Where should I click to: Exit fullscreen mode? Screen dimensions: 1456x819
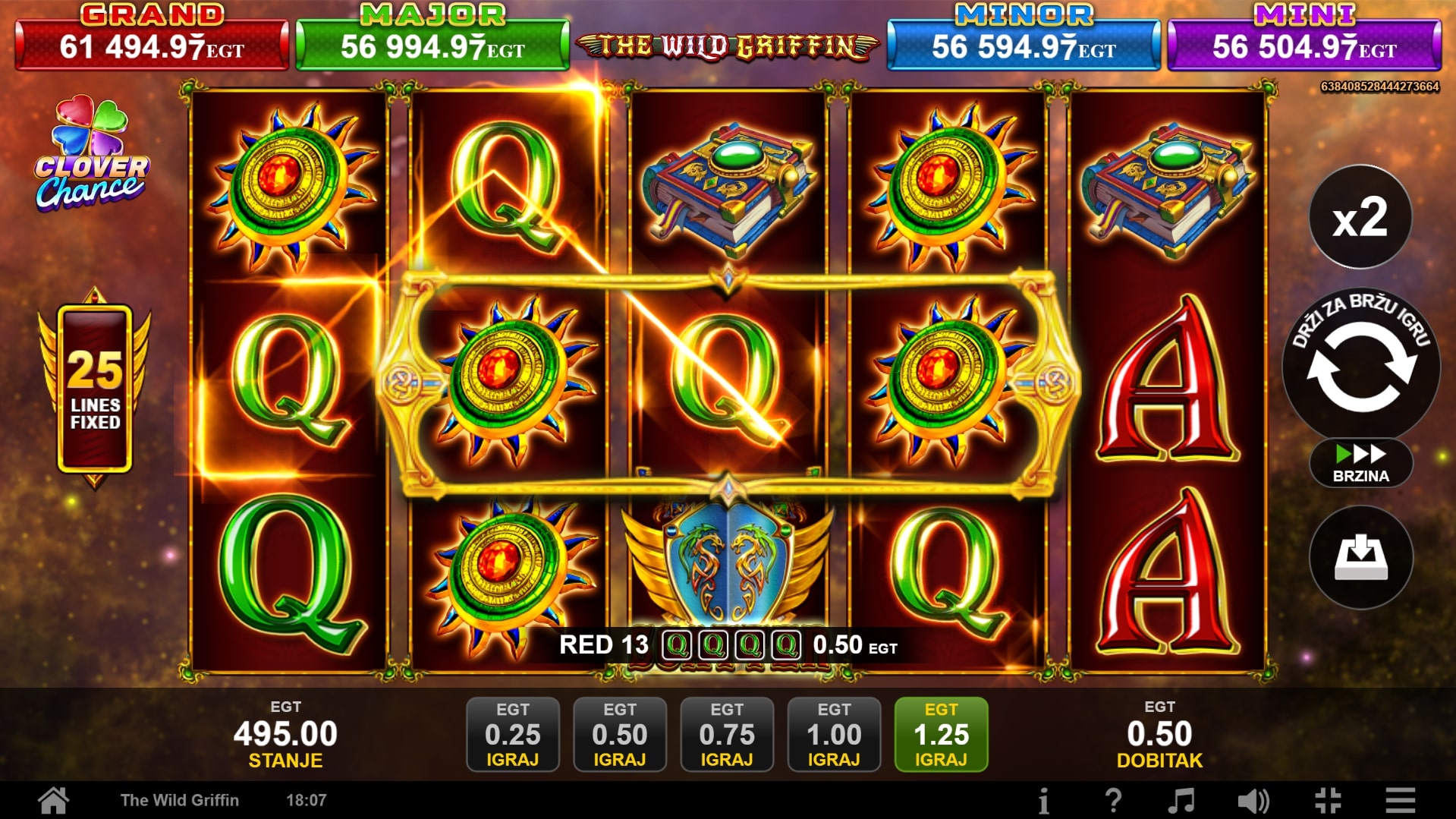point(1328,800)
